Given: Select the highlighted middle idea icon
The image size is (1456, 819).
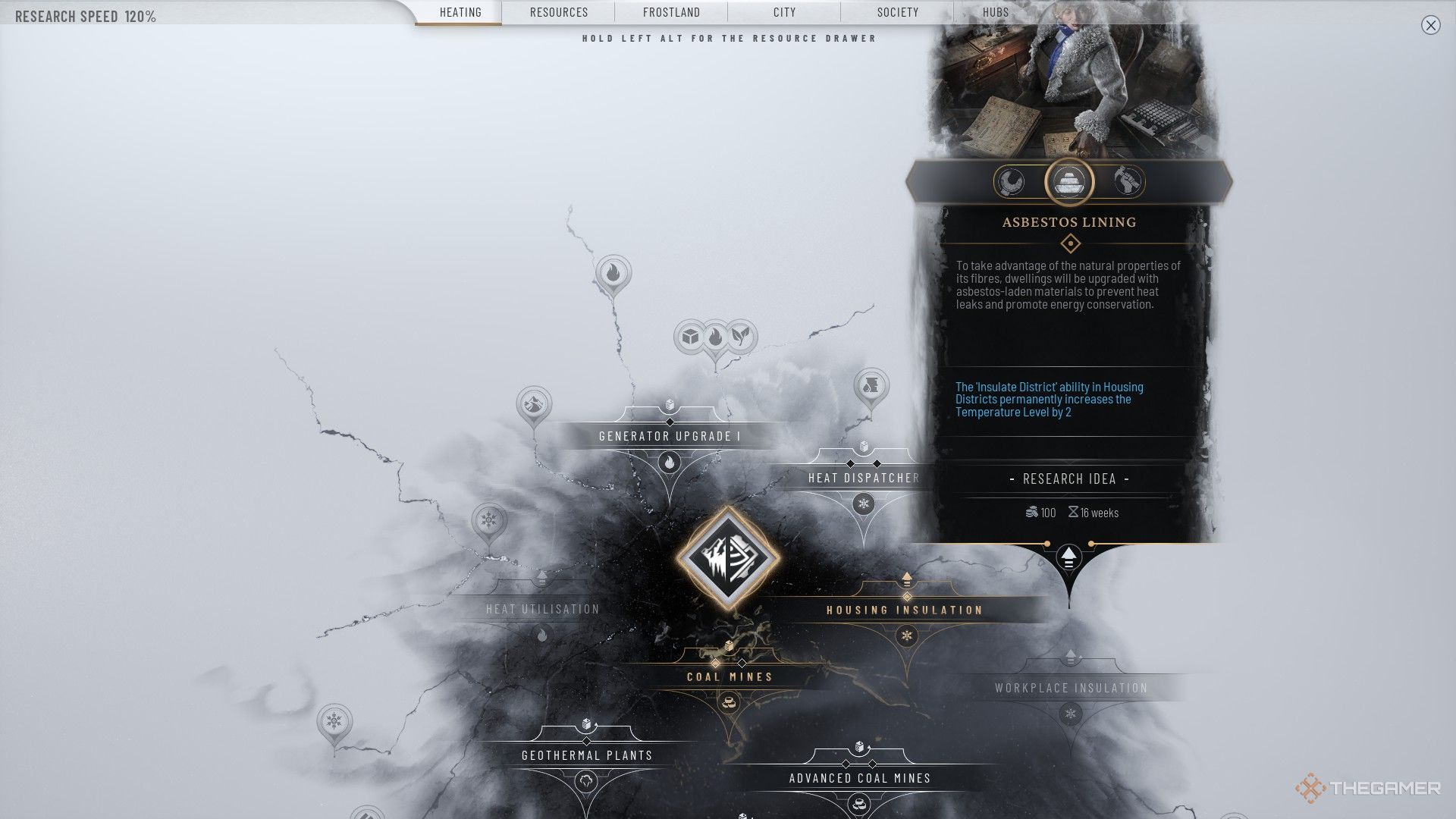Looking at the screenshot, I should 1069,182.
